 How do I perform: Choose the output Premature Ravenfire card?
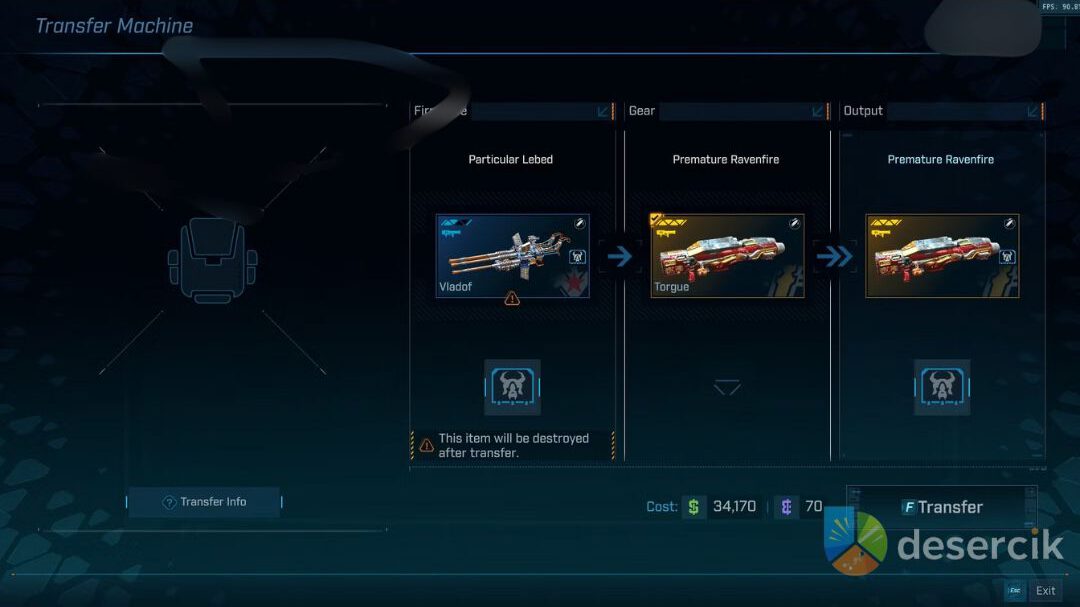pos(942,256)
